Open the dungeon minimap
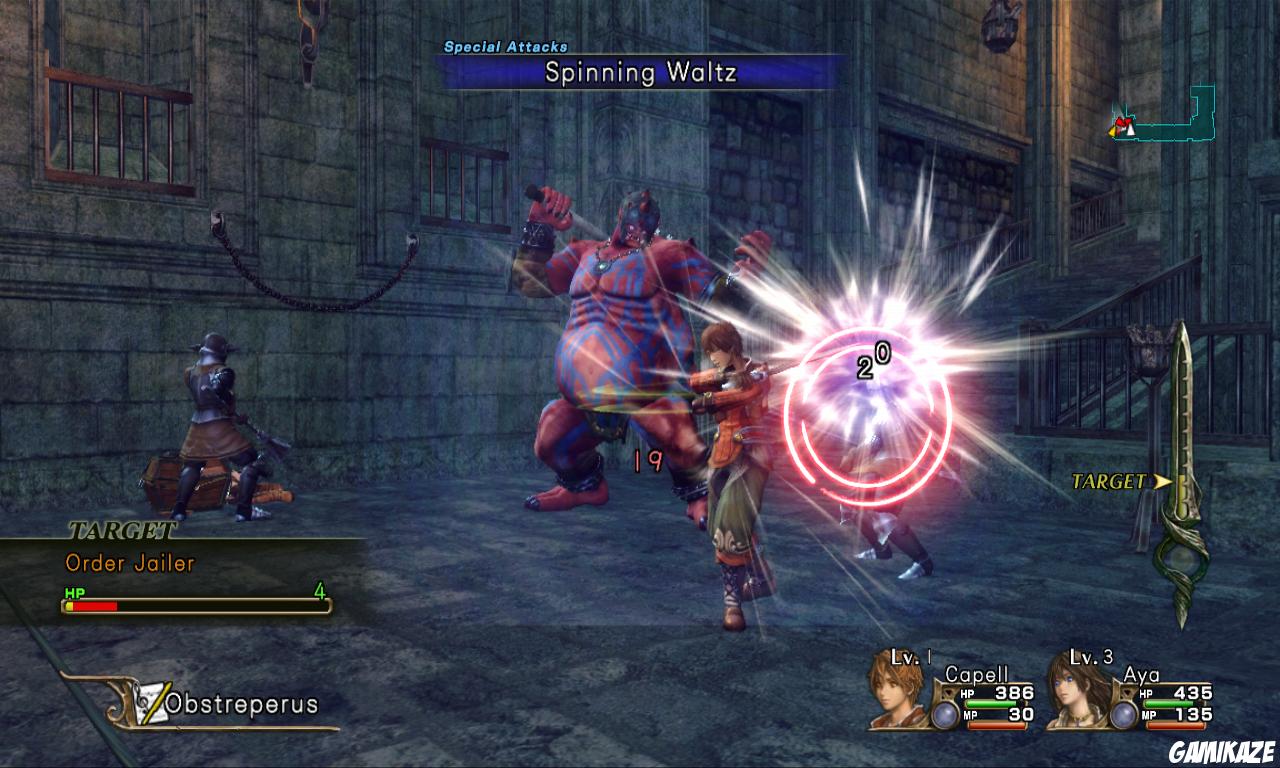Screen dimensions: 1280x768 [1166, 115]
